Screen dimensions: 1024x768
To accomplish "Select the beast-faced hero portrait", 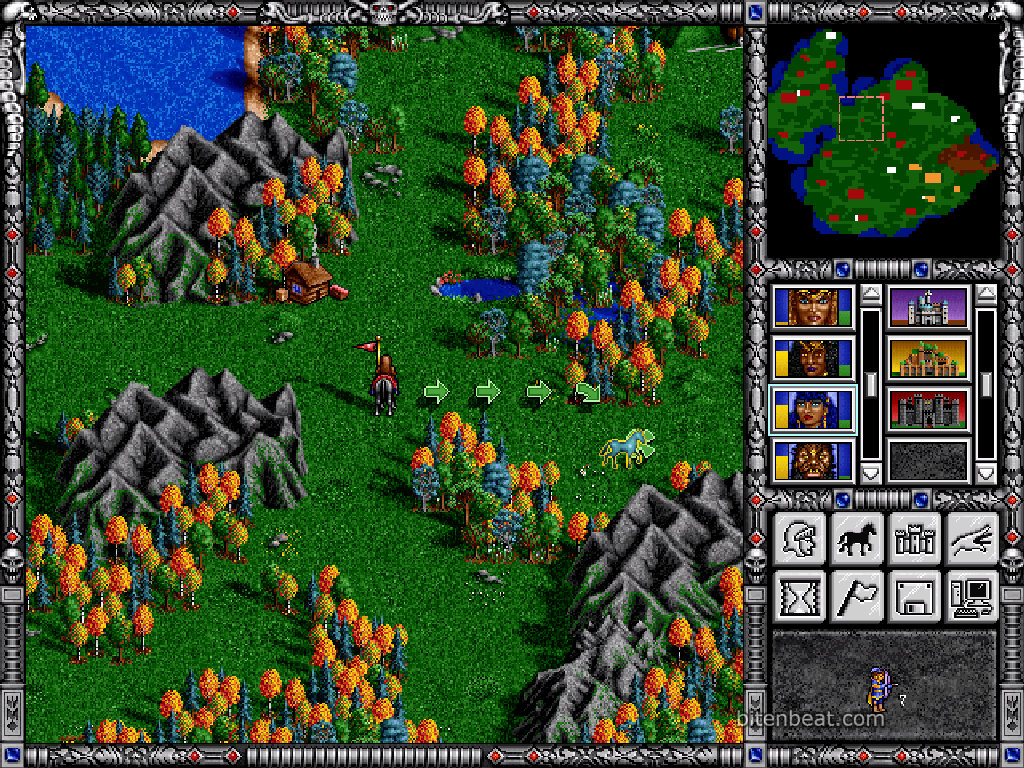I will click(x=813, y=461).
